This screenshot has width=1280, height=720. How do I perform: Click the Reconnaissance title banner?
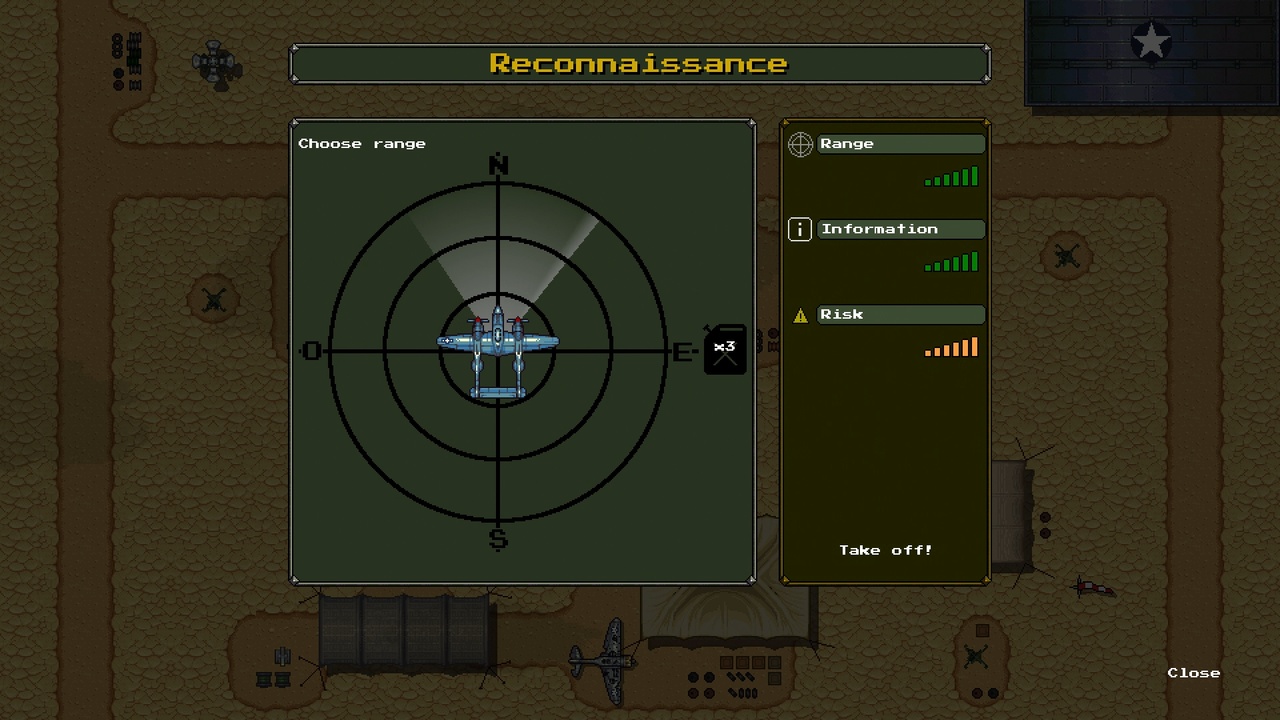639,63
